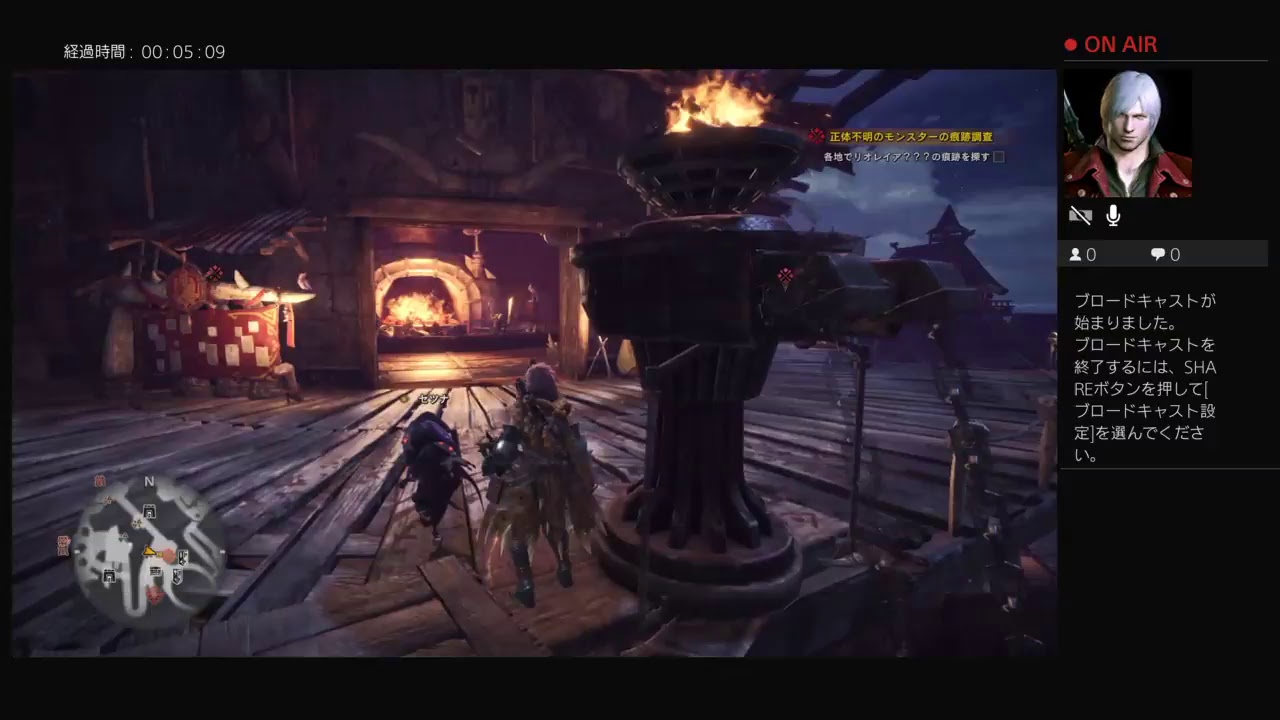The height and width of the screenshot is (720, 1280).
Task: Toggle the disabled camera icon
Action: (1080, 215)
